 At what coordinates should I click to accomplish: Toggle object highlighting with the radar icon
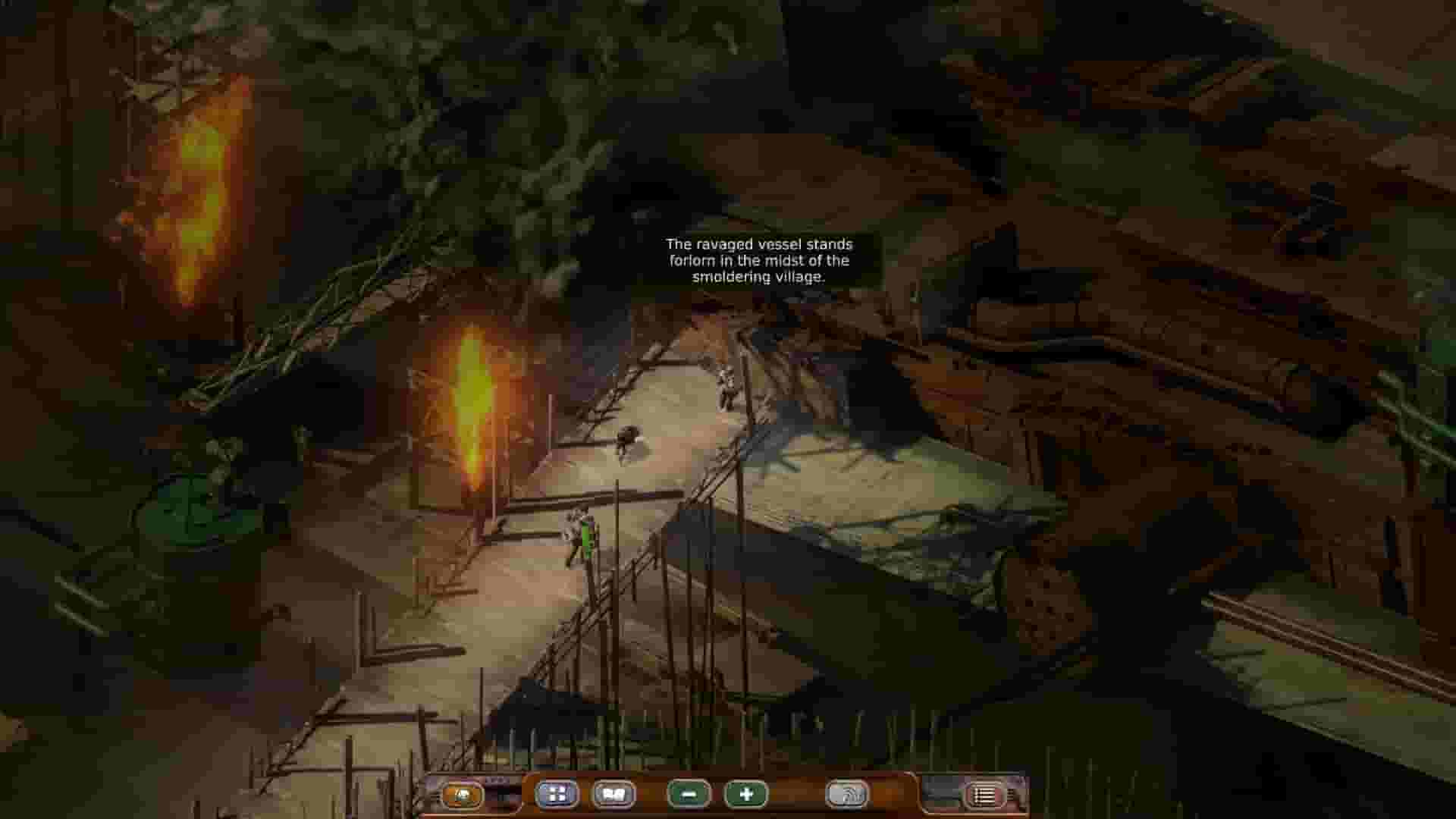pos(849,795)
